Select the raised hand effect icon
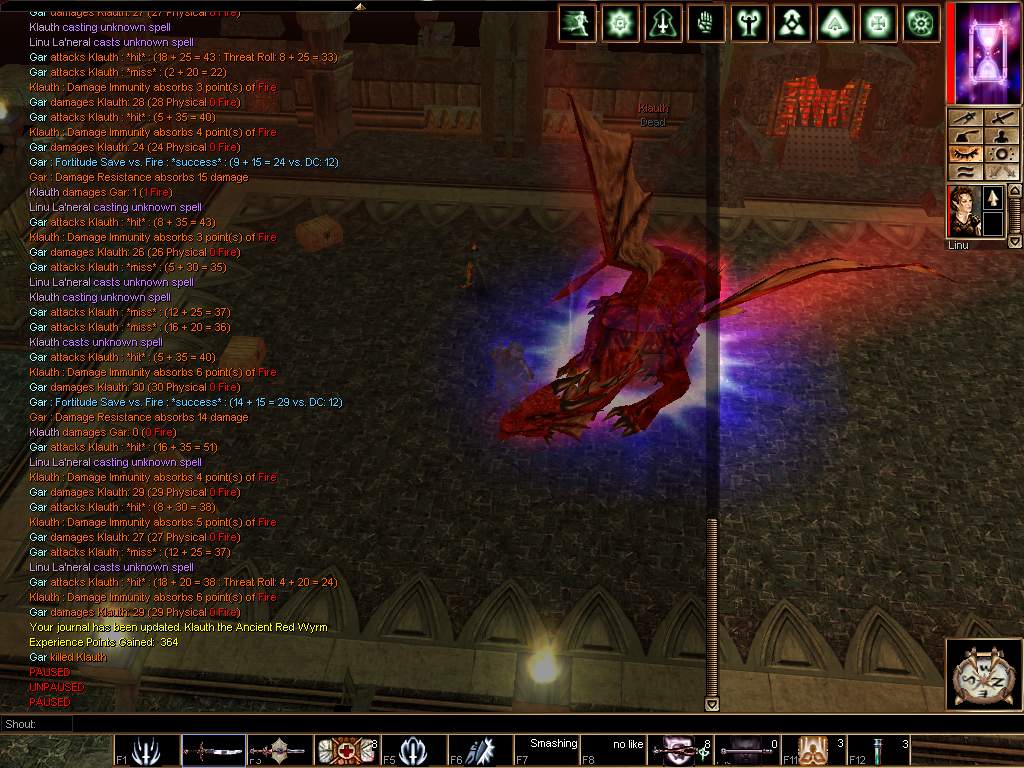 click(x=707, y=22)
